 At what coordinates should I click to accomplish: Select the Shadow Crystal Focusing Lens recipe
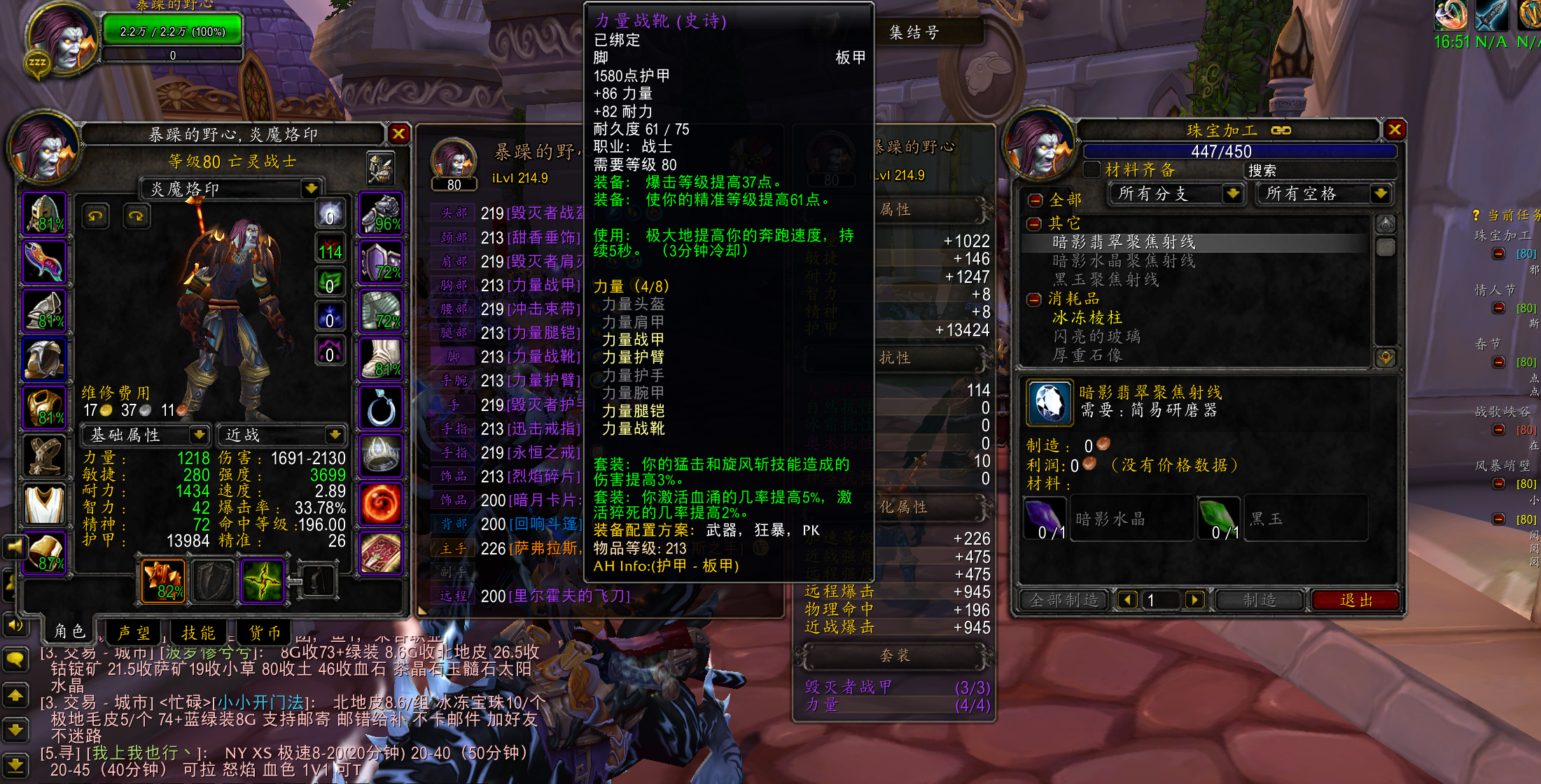tap(1123, 261)
